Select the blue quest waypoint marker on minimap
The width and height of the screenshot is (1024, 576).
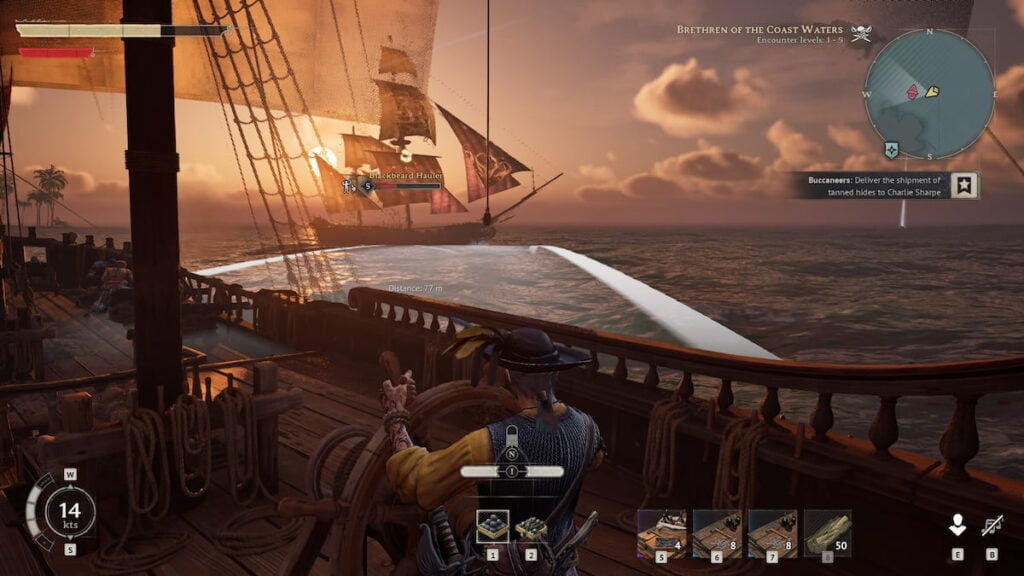click(x=890, y=150)
